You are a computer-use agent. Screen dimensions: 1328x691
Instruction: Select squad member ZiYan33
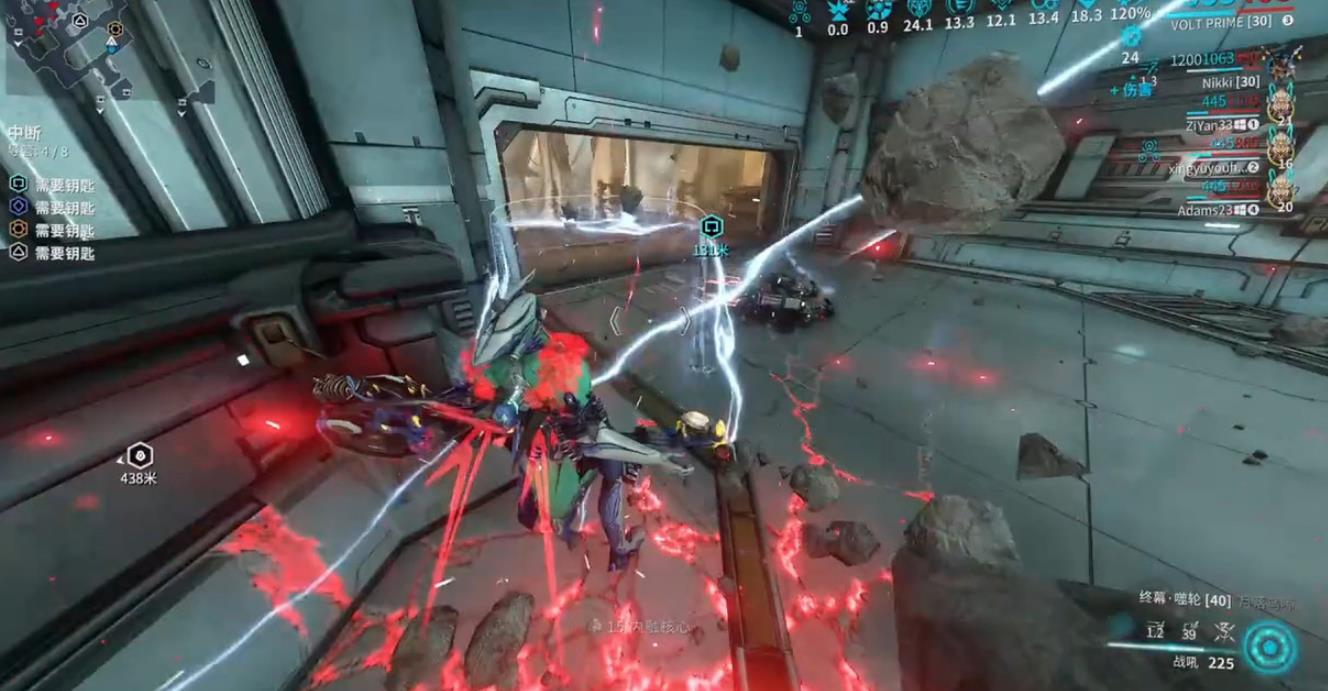click(1210, 124)
